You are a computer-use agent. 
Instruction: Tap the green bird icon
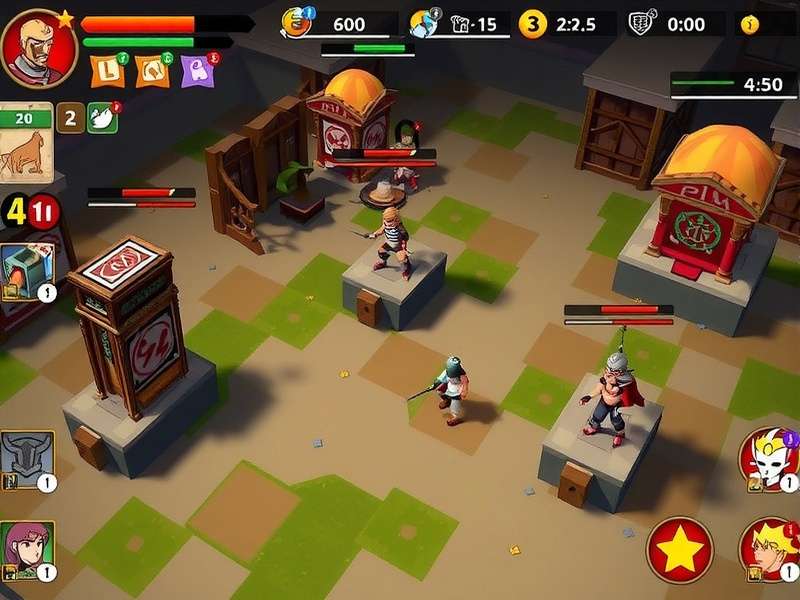(103, 117)
